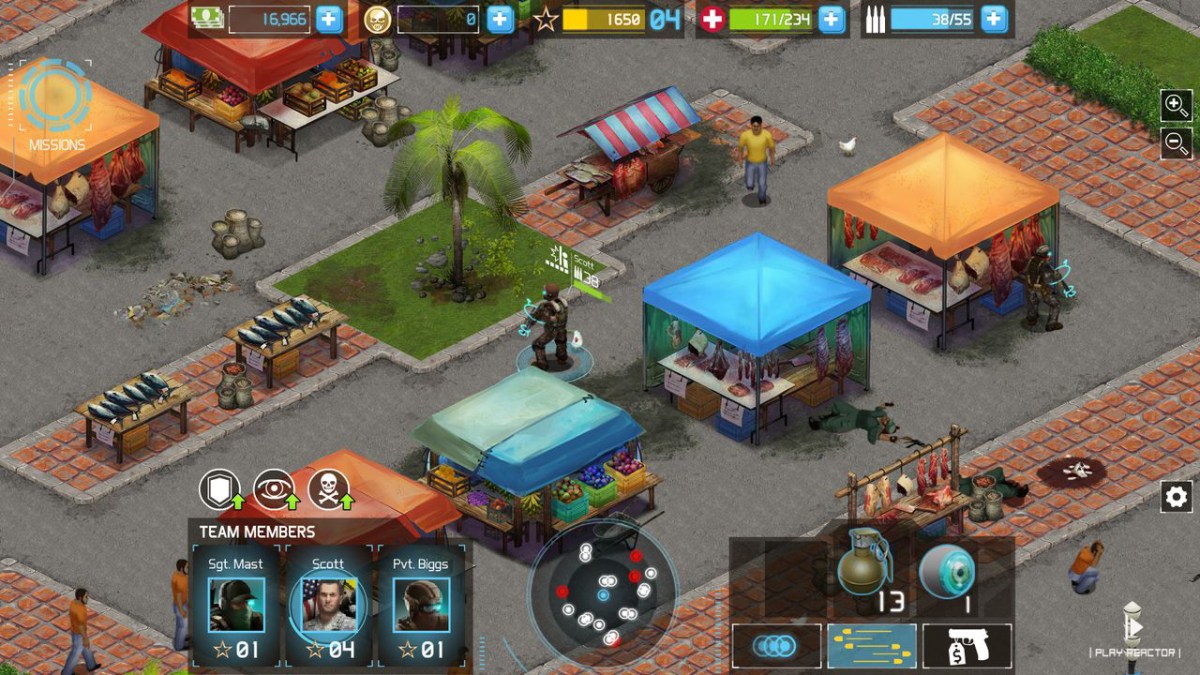The width and height of the screenshot is (1200, 675).
Task: Add more cash with the plus button
Action: [329, 19]
